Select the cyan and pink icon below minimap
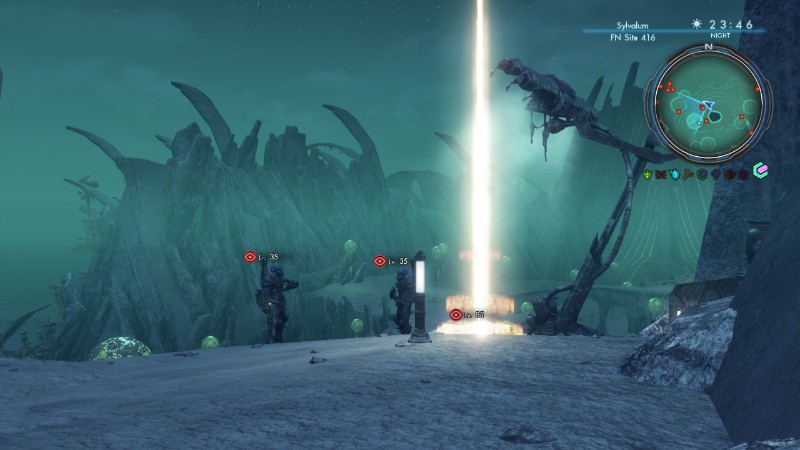The height and width of the screenshot is (450, 800). tap(760, 172)
